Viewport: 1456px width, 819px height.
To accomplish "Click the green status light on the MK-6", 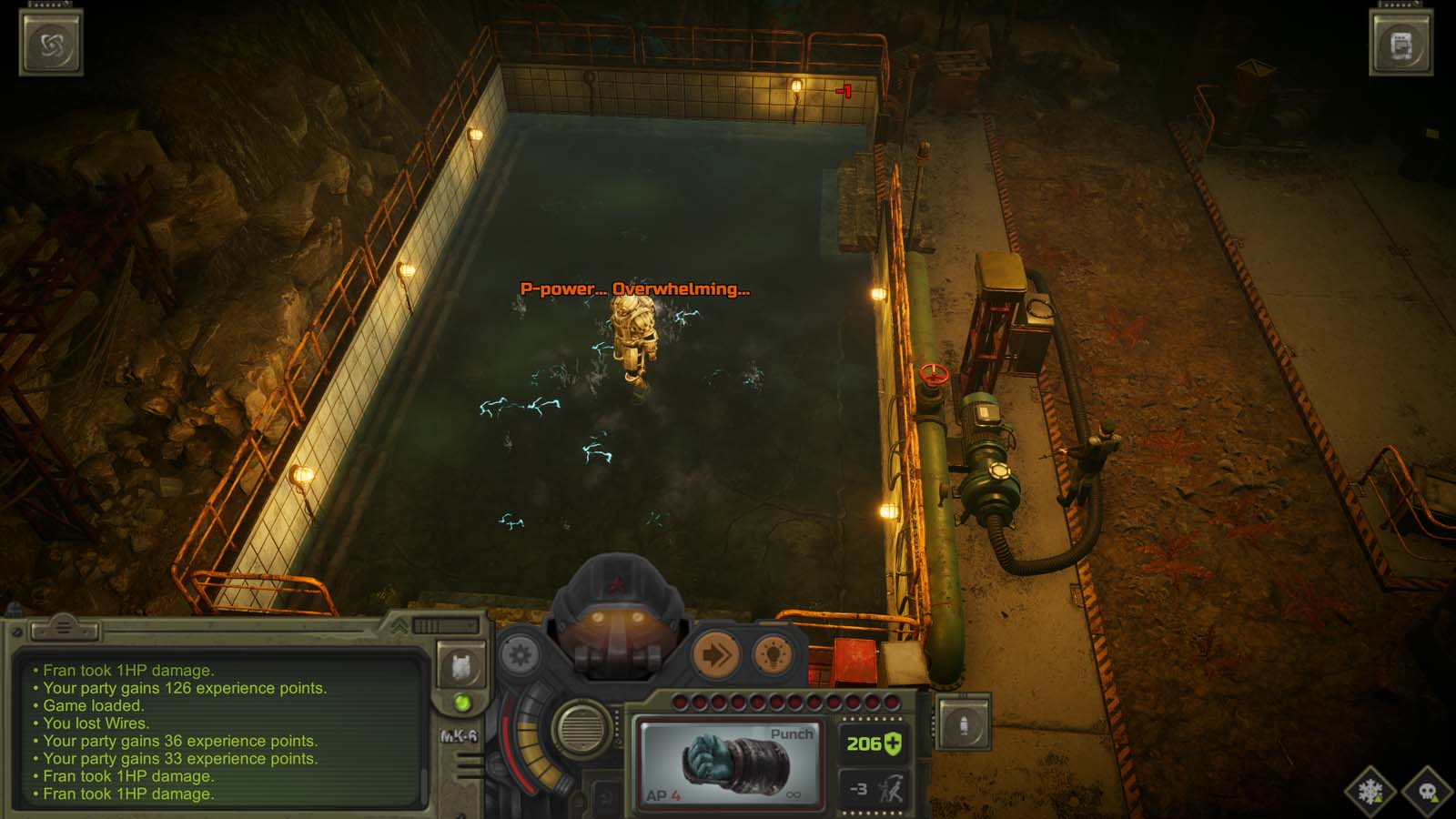I will click(463, 702).
